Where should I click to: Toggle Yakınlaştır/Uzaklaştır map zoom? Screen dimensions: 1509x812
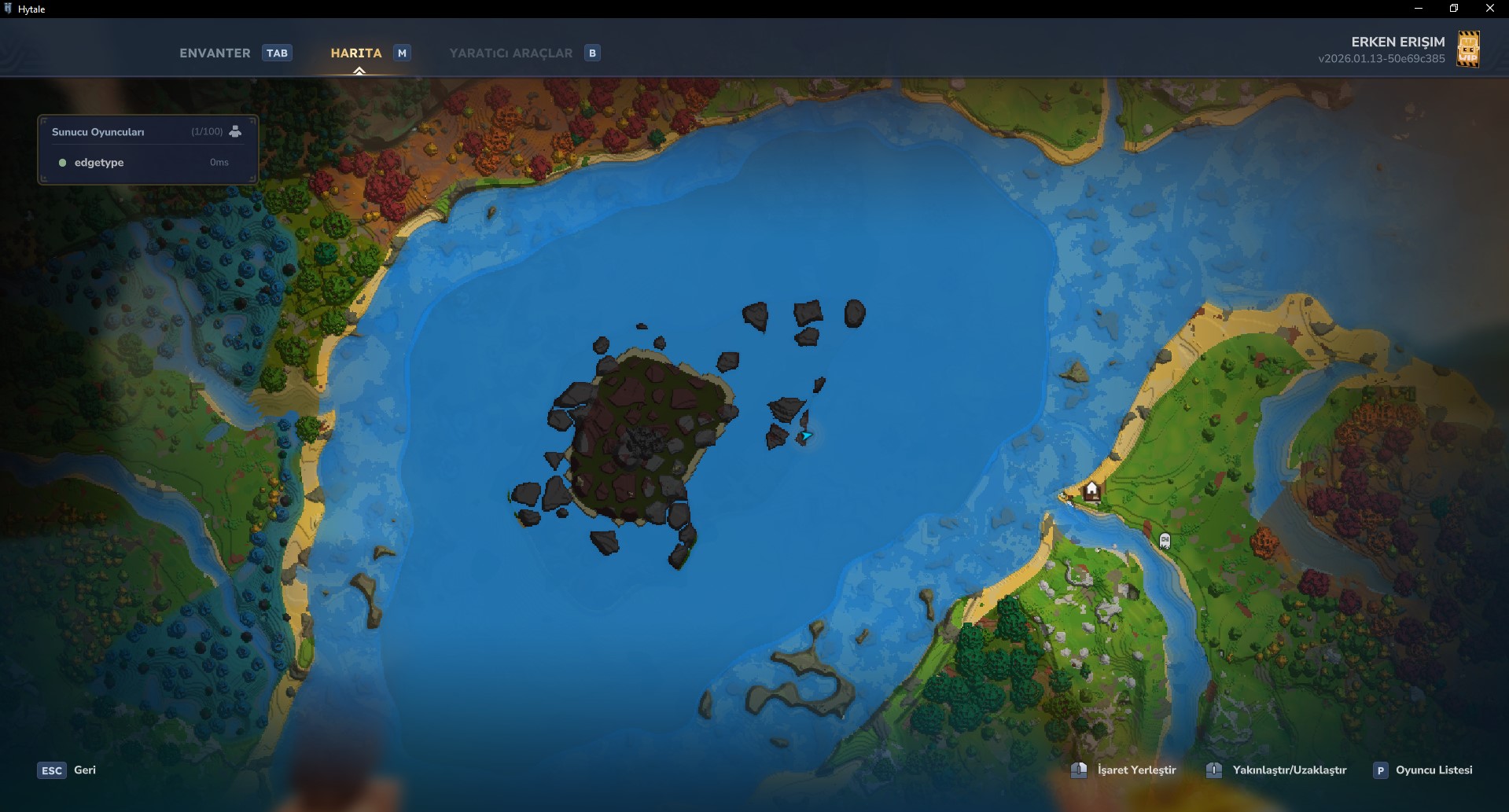(x=1290, y=770)
